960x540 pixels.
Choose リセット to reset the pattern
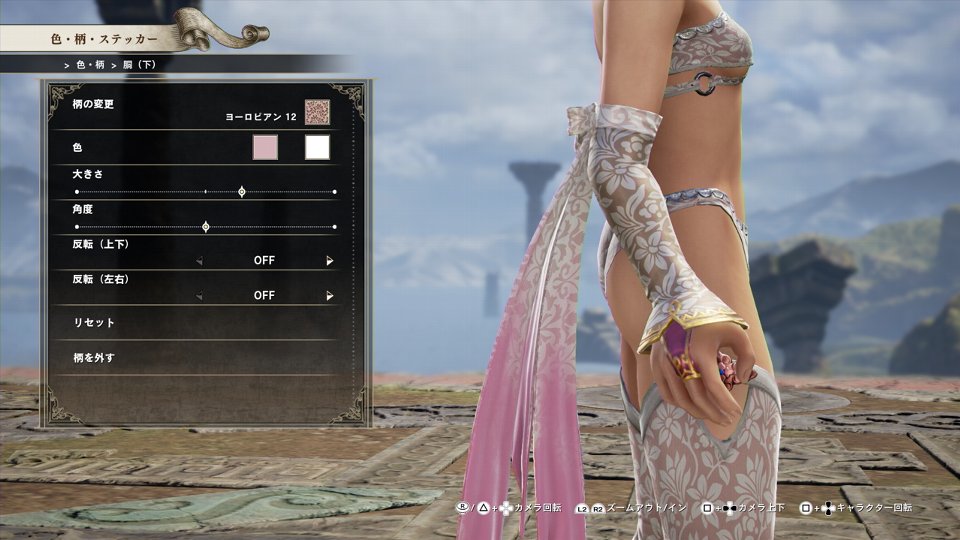(95, 323)
